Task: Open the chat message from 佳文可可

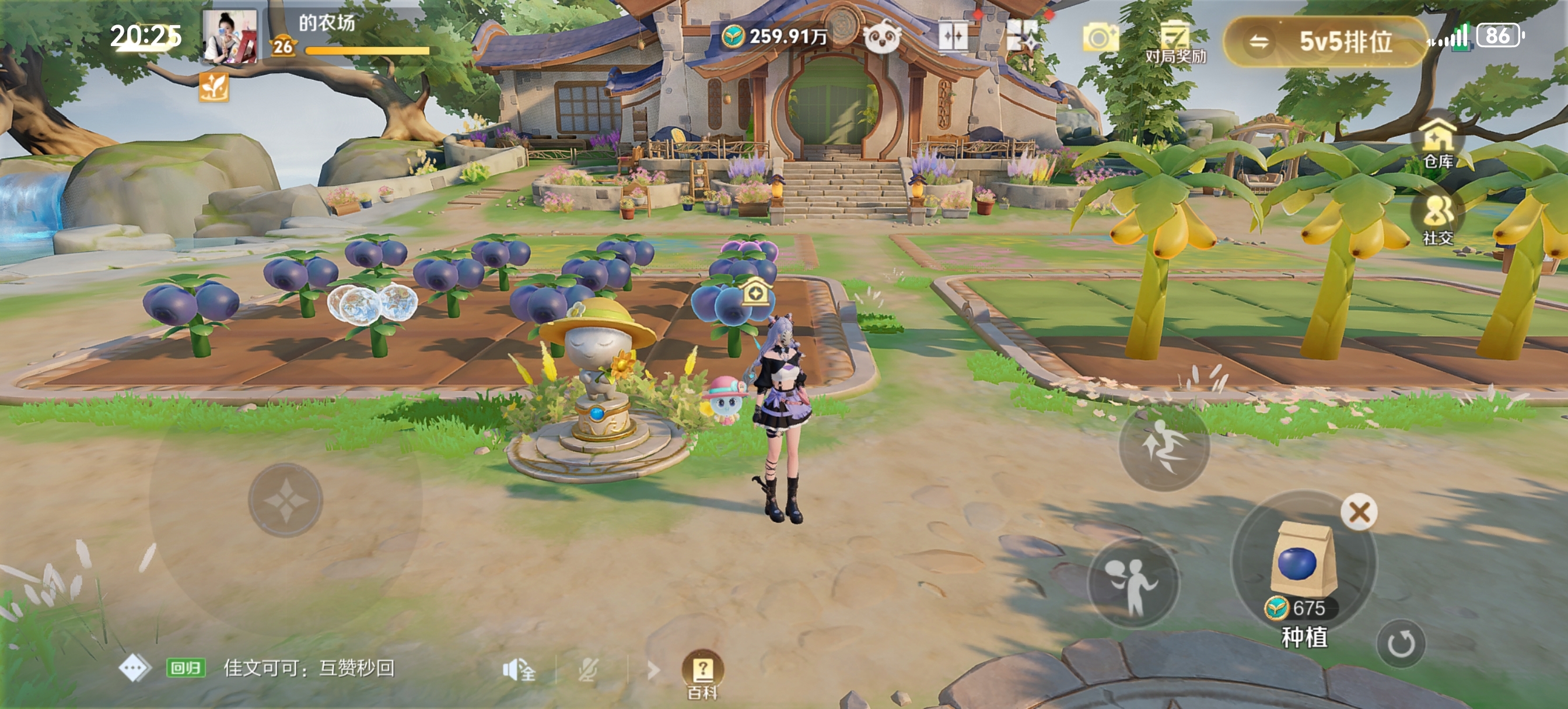Action: 308,668
